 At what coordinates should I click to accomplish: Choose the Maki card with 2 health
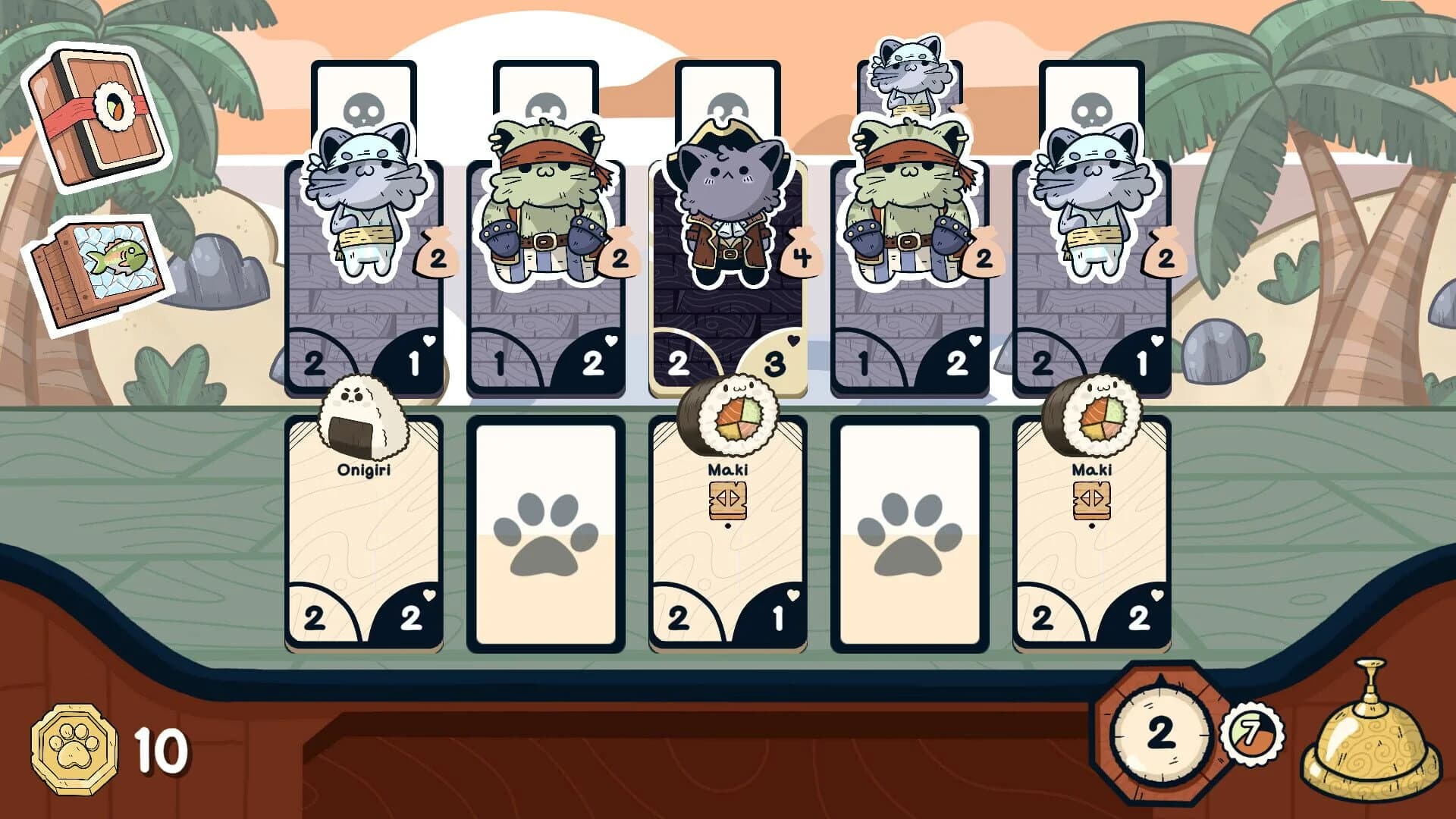(x=1091, y=531)
